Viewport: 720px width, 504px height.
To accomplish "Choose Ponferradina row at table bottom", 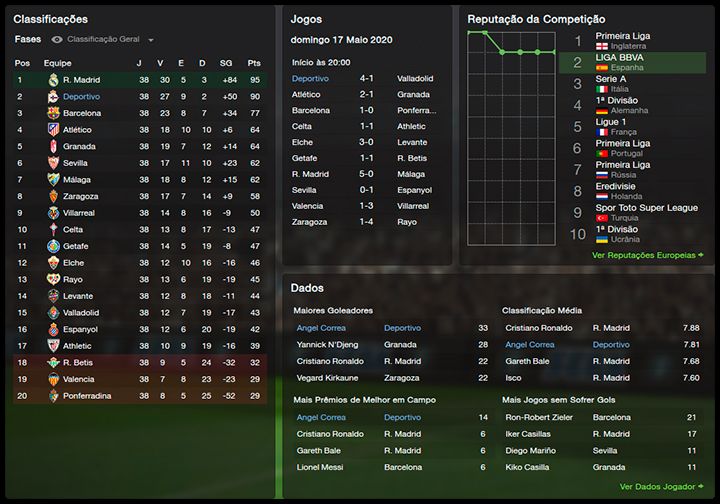I will 86,396.
